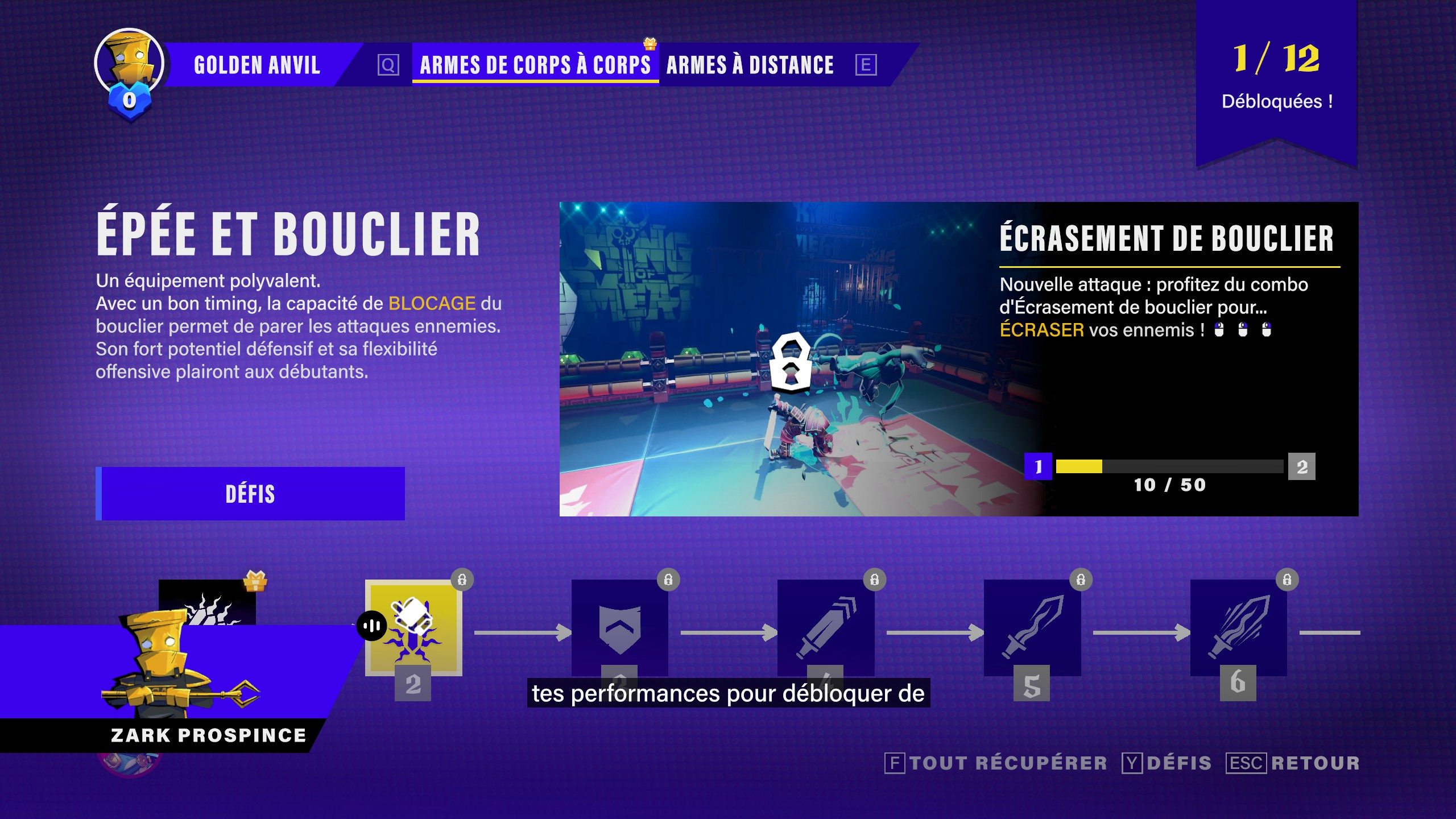Open Défis from the bottom bar
The image size is (1456, 819).
tap(1167, 763)
